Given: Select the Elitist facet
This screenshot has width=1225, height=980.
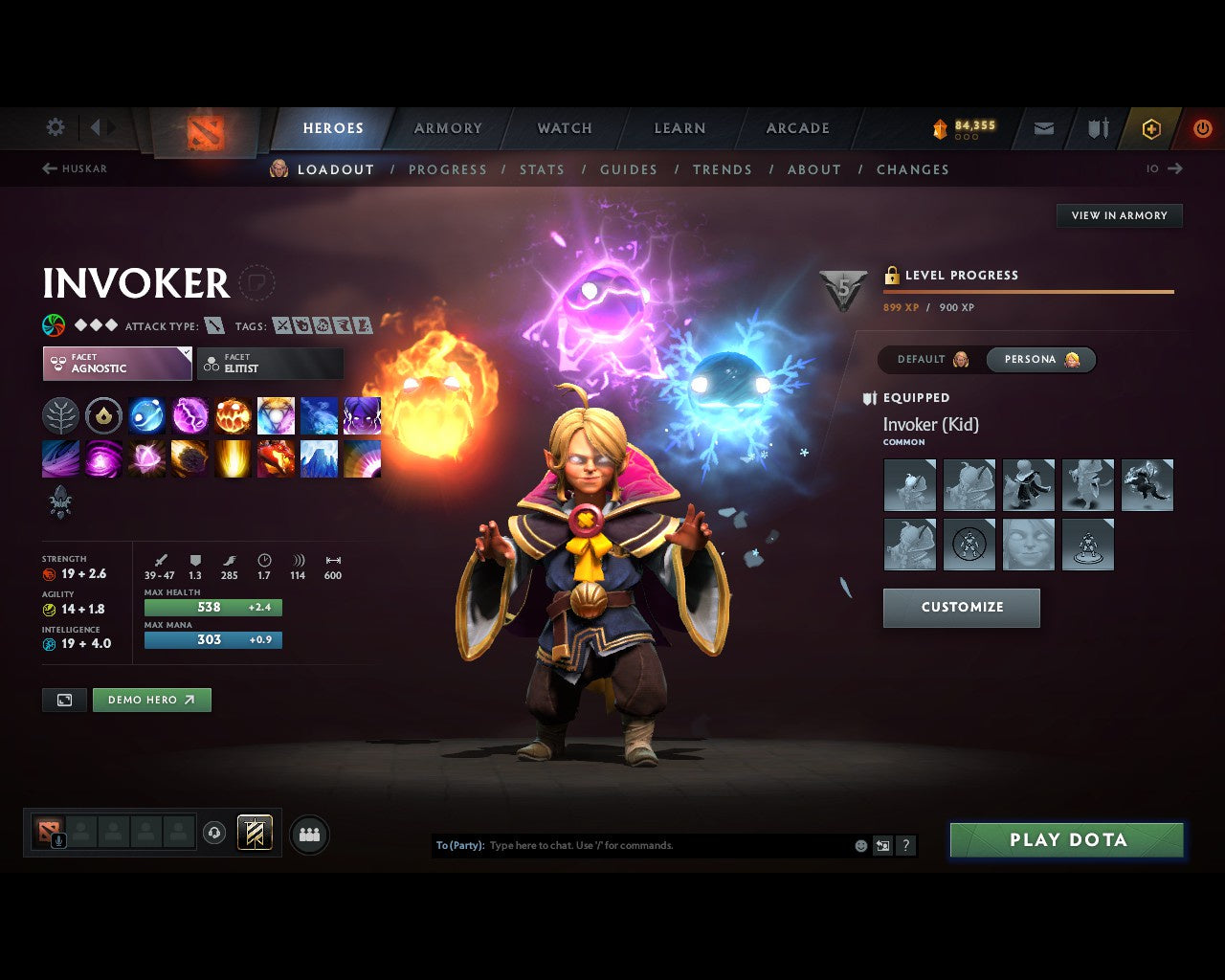Looking at the screenshot, I should pyautogui.click(x=270, y=364).
